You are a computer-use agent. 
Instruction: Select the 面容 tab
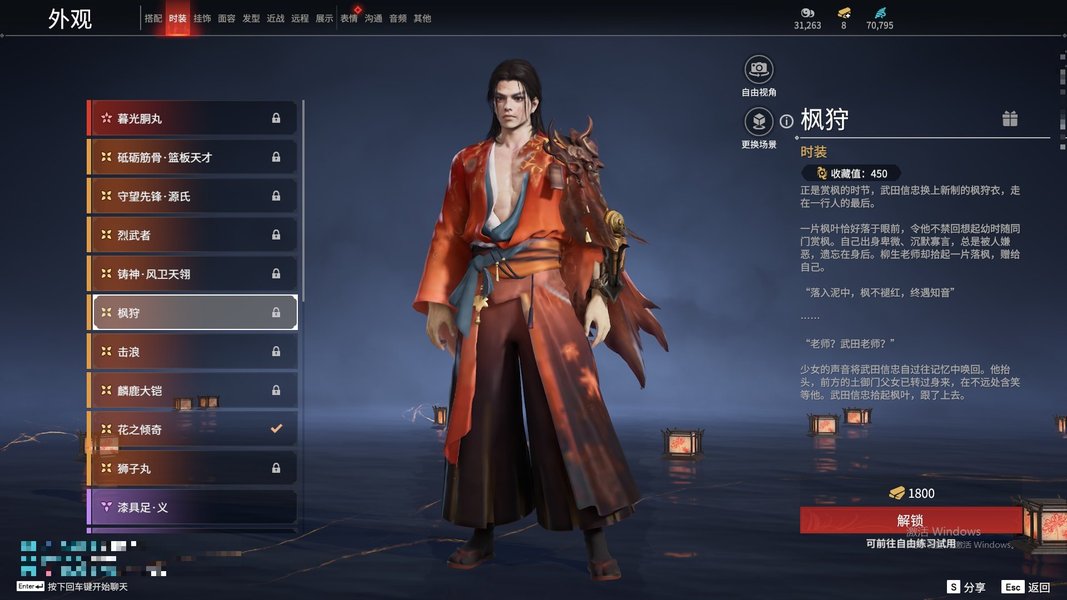(x=227, y=18)
